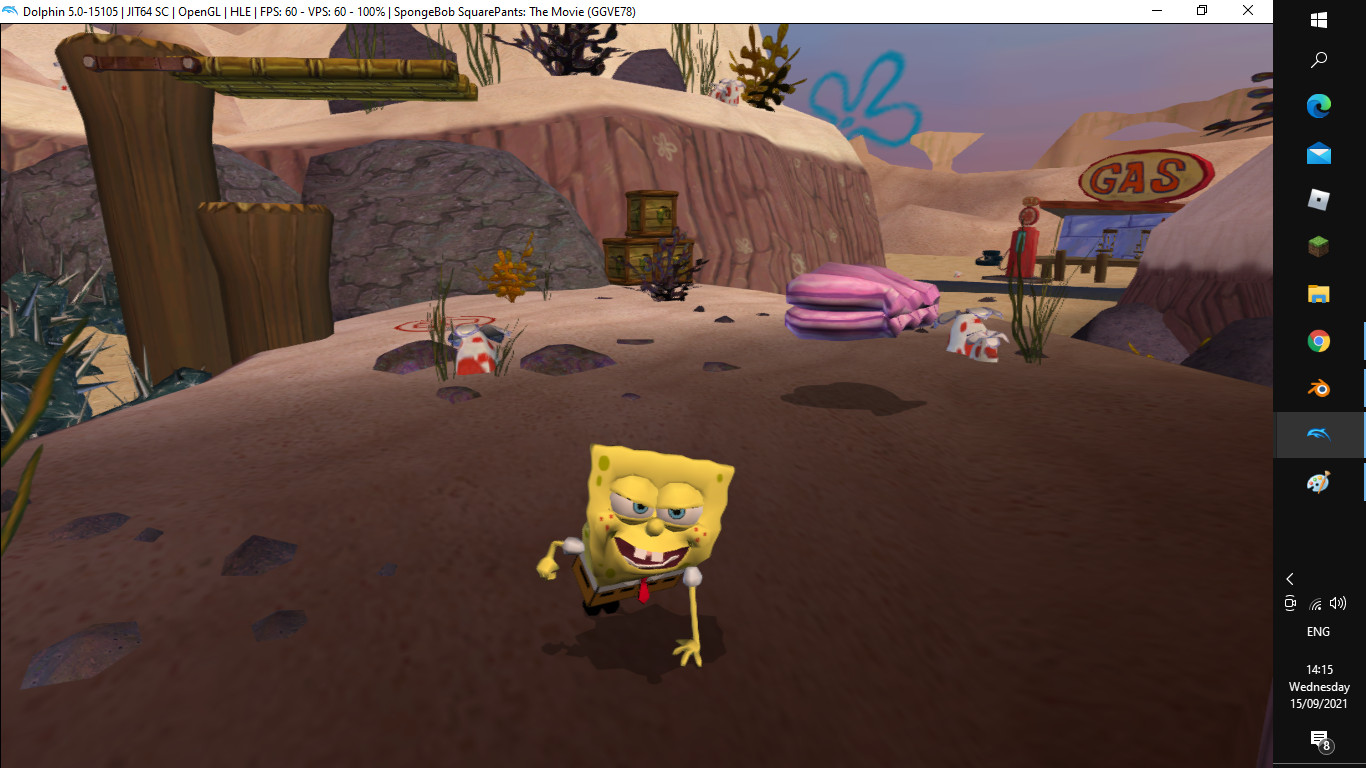Open the network connection flyout
This screenshot has height=768, width=1366.
[x=1314, y=603]
